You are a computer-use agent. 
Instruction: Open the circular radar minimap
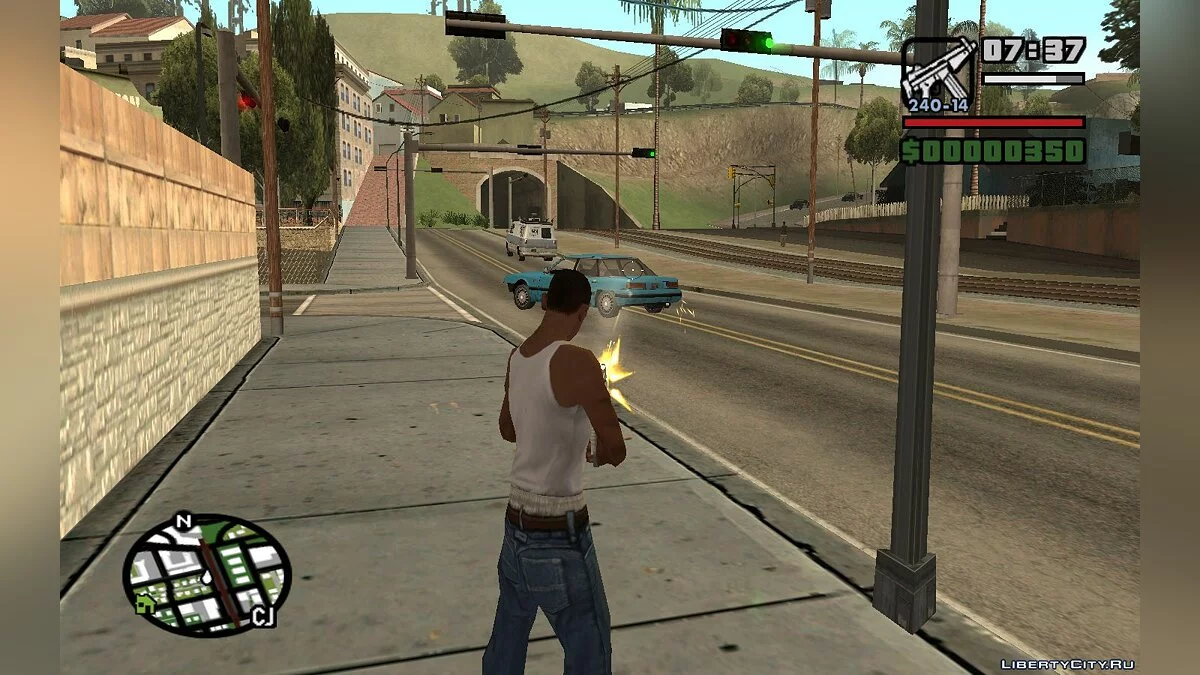(x=206, y=574)
